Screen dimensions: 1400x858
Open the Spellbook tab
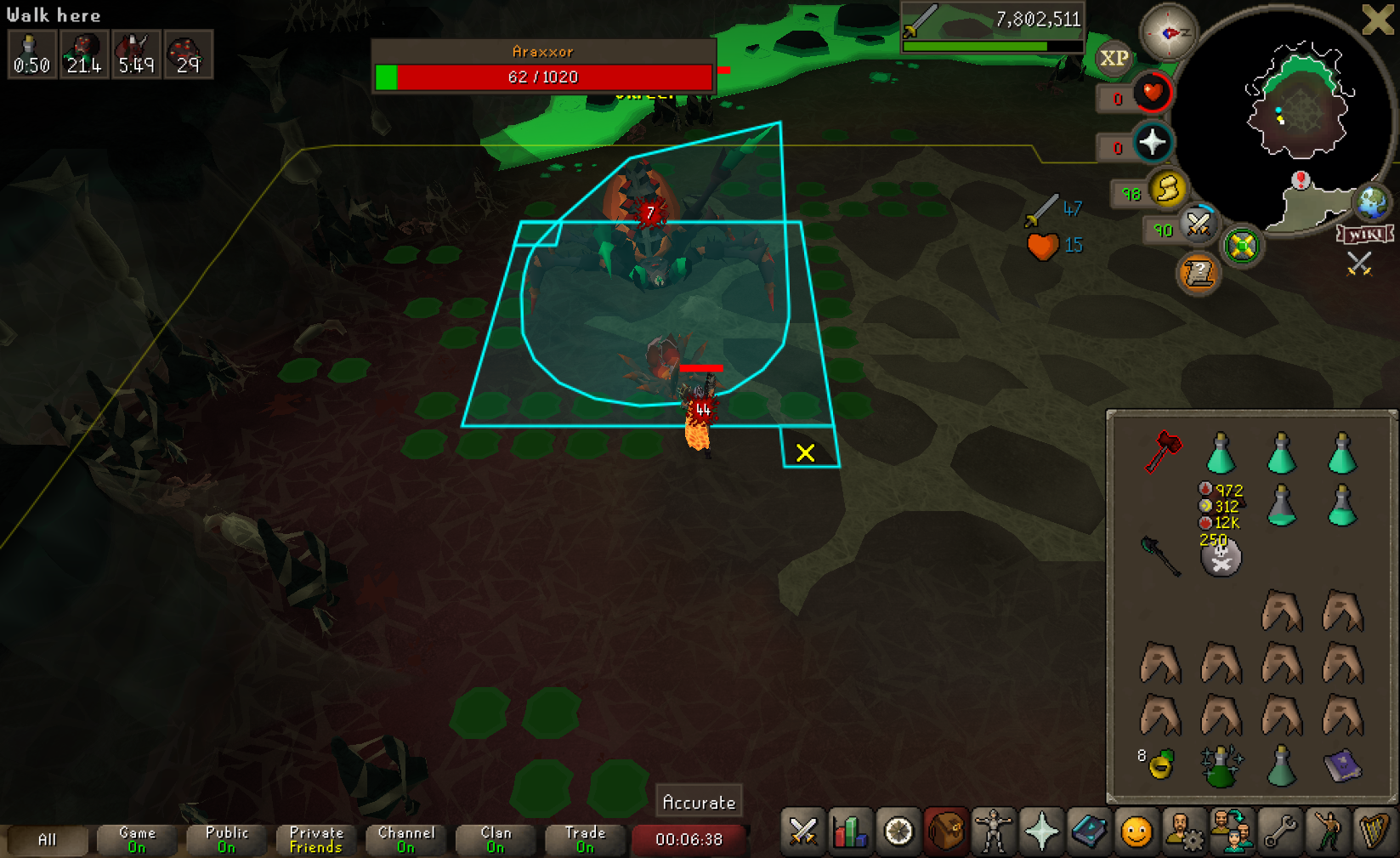[x=1088, y=832]
